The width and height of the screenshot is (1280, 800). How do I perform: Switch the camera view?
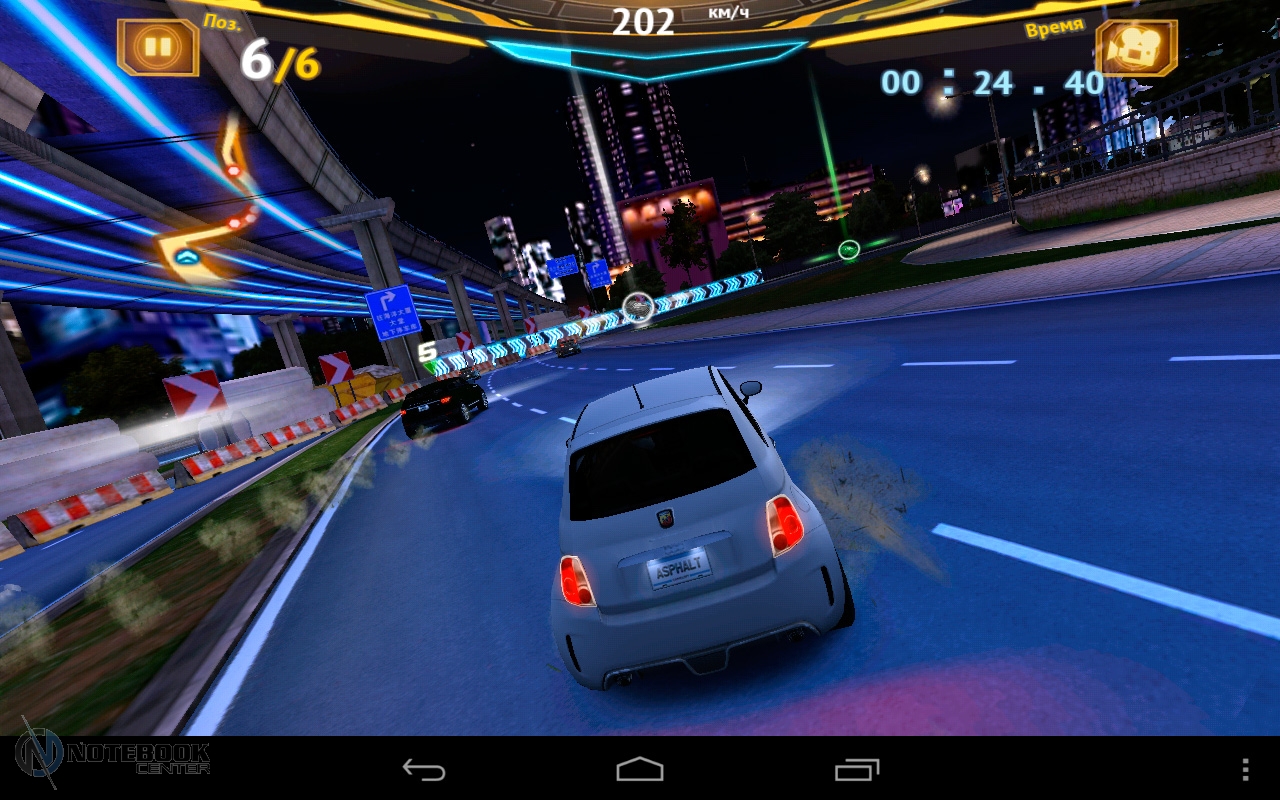1136,47
